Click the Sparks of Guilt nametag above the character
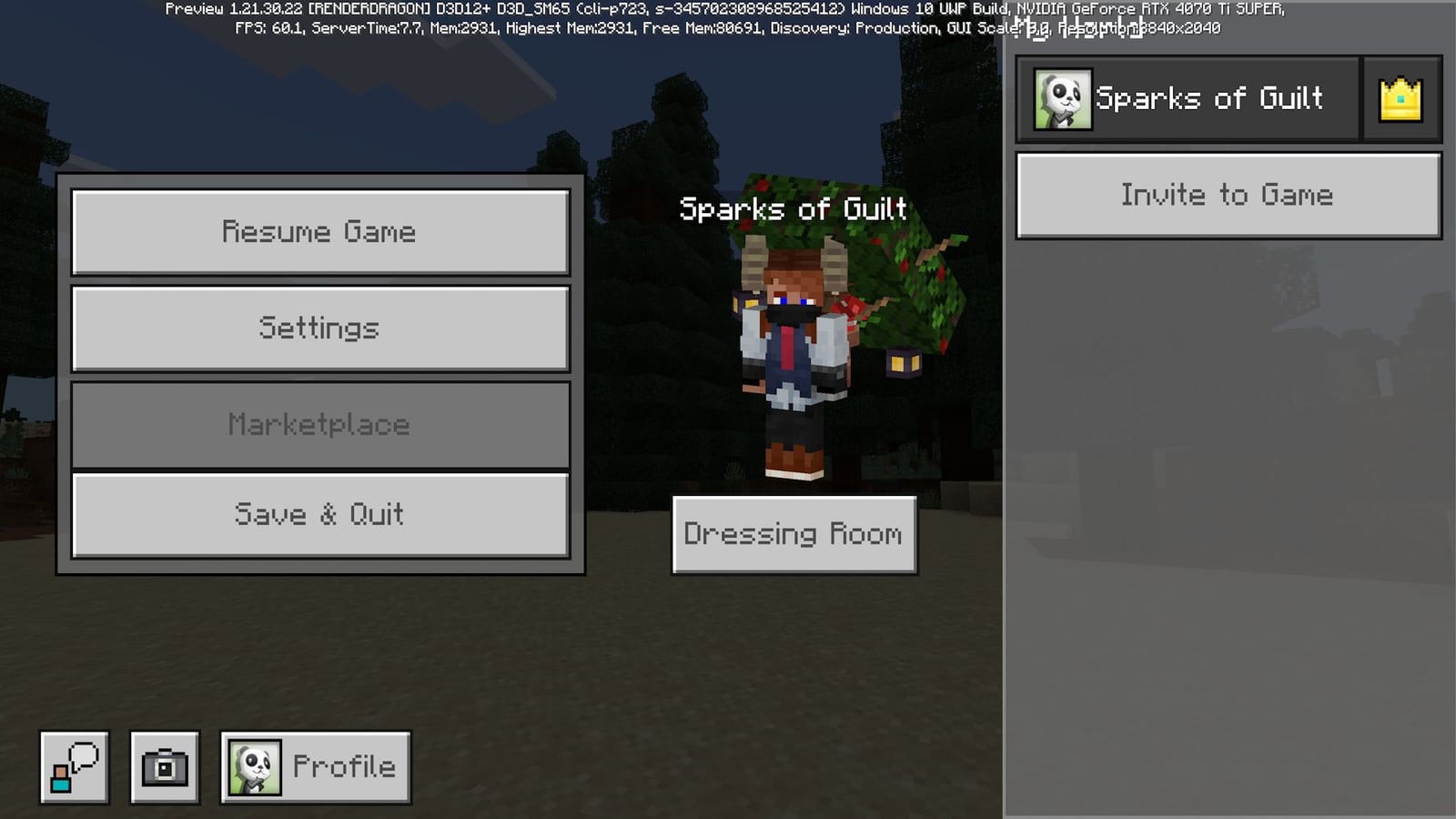The image size is (1456, 819). (x=793, y=210)
